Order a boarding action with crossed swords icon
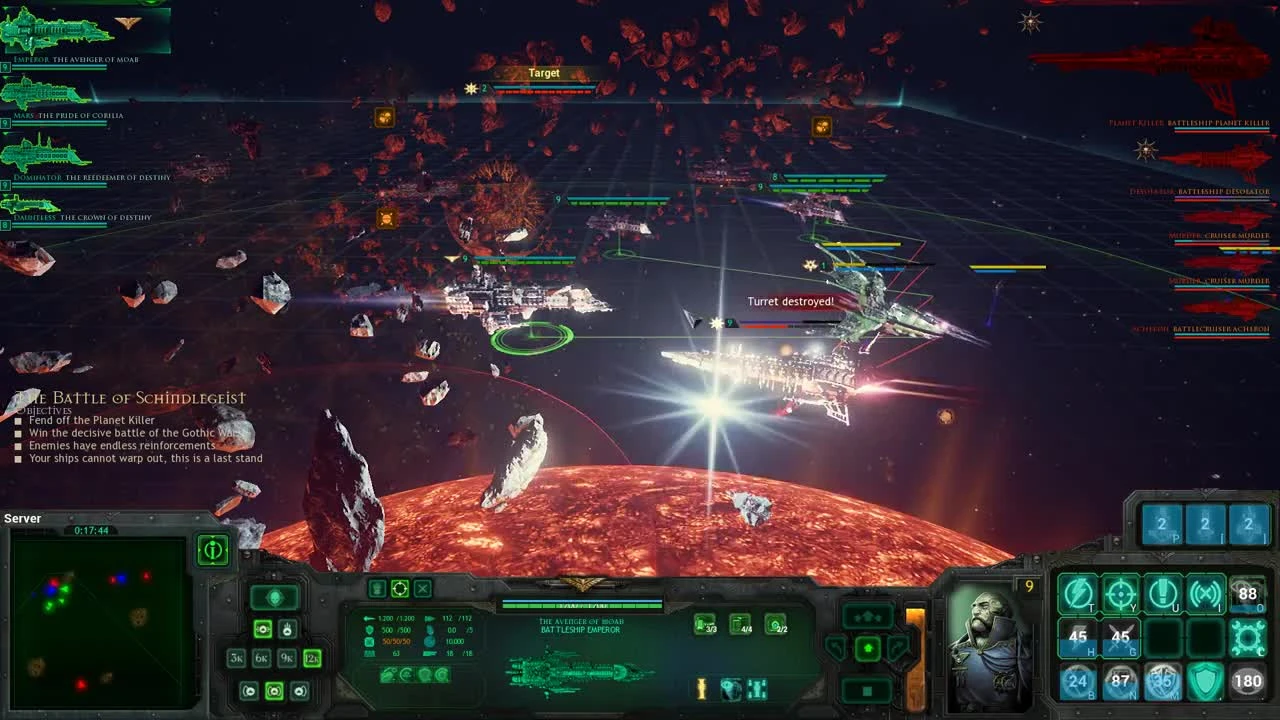Screen dimensions: 1280x720 [1123, 637]
